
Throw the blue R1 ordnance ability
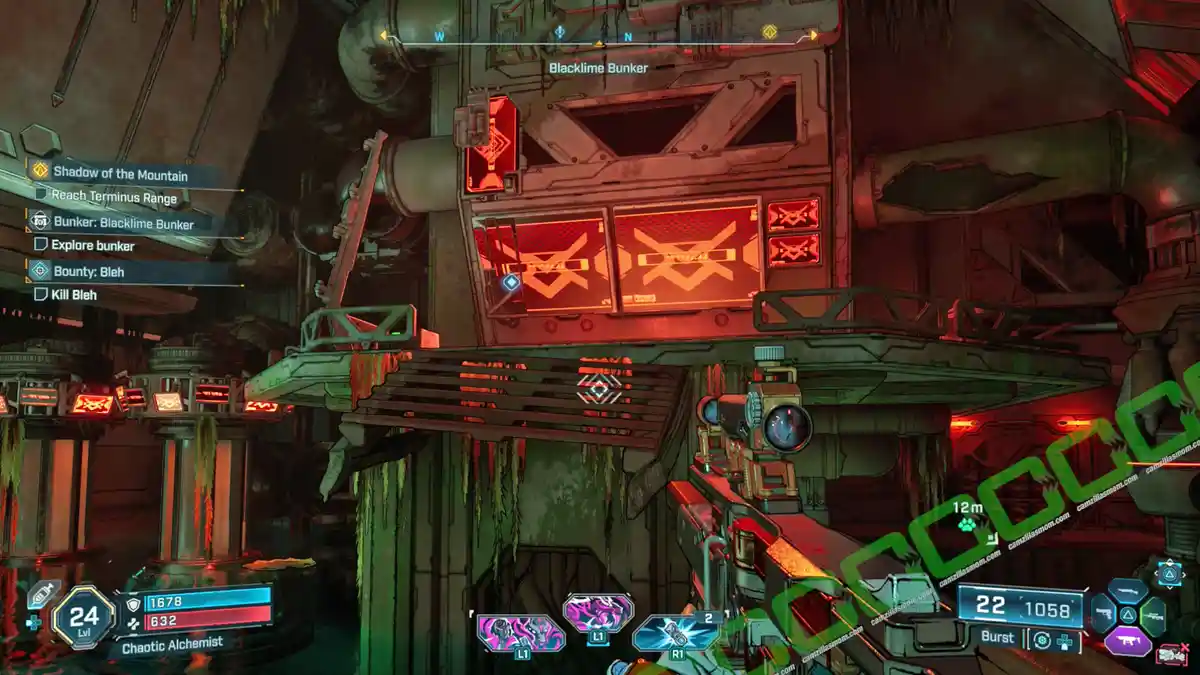(x=676, y=633)
